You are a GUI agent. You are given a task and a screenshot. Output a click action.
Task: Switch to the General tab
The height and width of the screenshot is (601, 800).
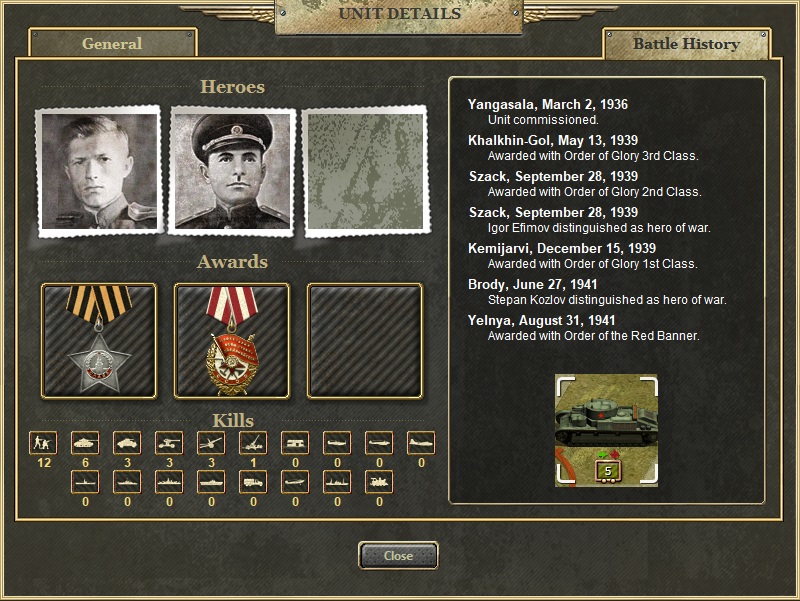[x=112, y=44]
